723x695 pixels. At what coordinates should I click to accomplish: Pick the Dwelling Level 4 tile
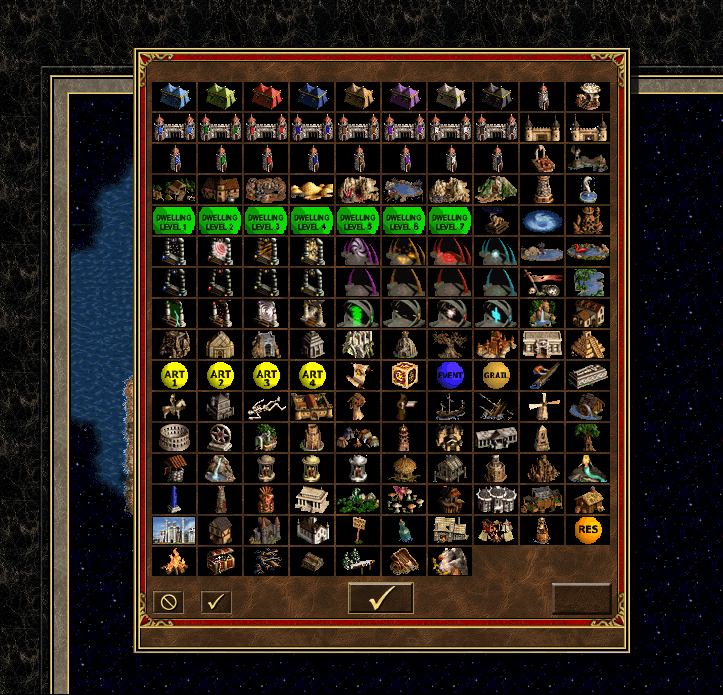click(x=312, y=220)
